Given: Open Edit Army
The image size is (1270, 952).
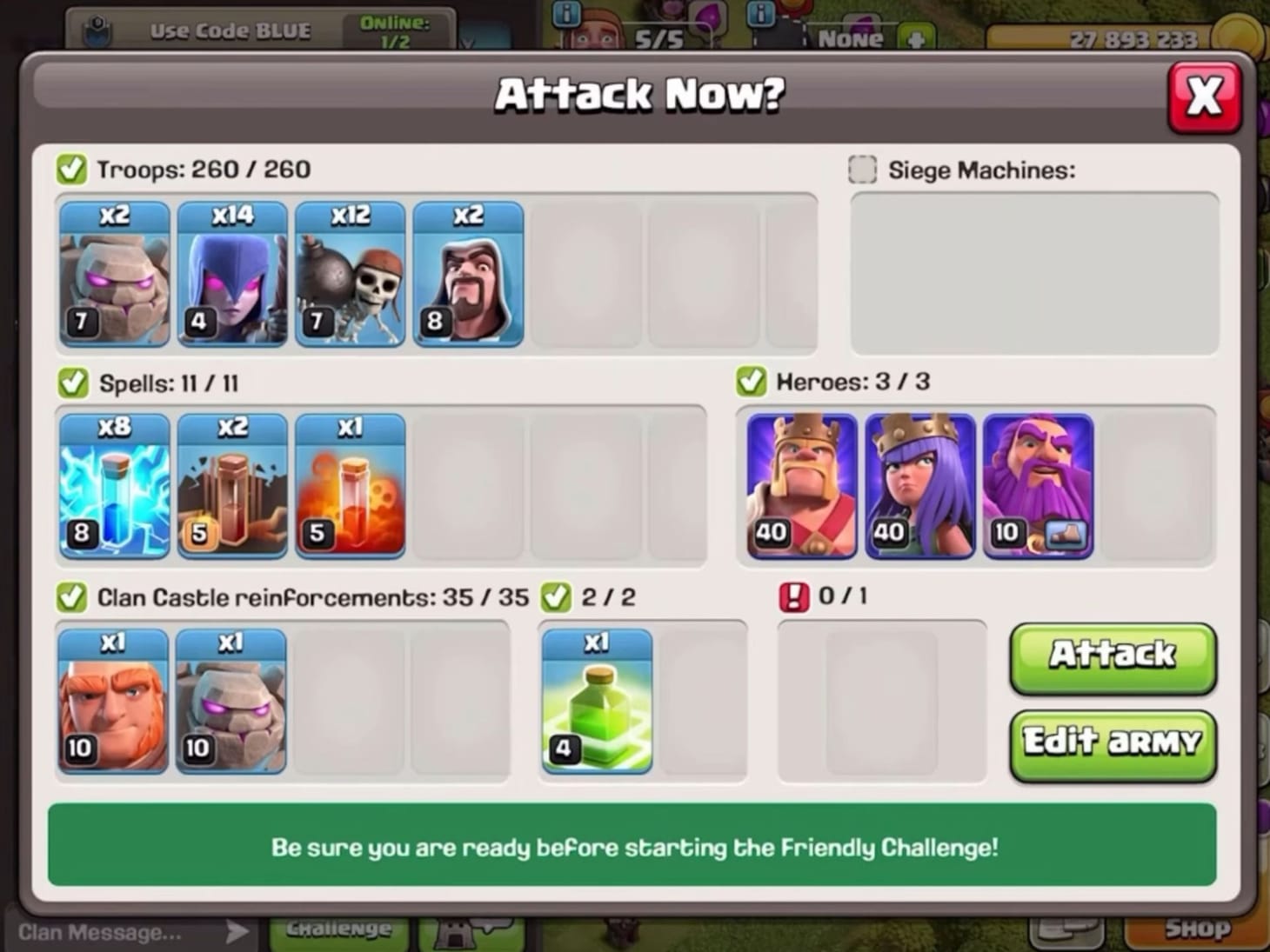Looking at the screenshot, I should click(x=1112, y=743).
